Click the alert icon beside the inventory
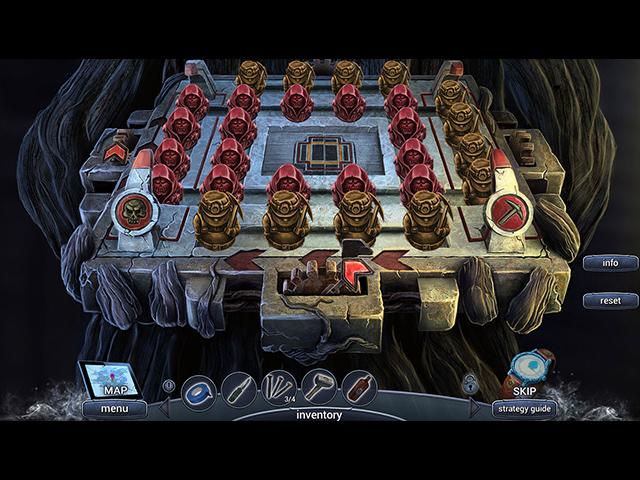640x480 pixels. [x=169, y=383]
